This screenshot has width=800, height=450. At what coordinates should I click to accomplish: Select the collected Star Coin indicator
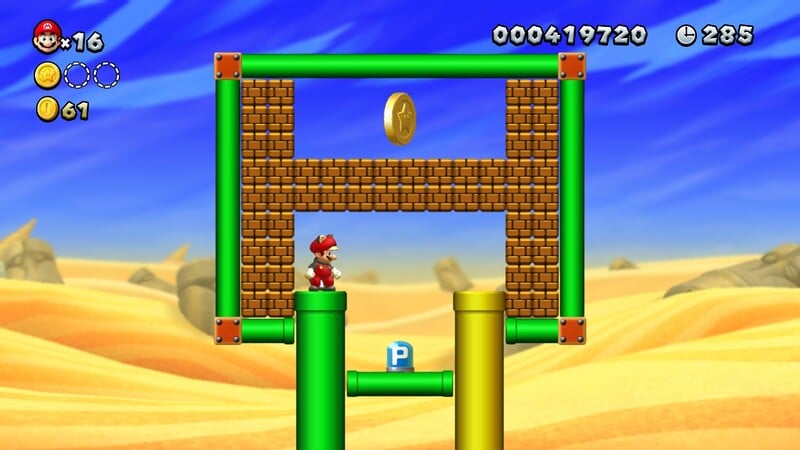(47, 75)
